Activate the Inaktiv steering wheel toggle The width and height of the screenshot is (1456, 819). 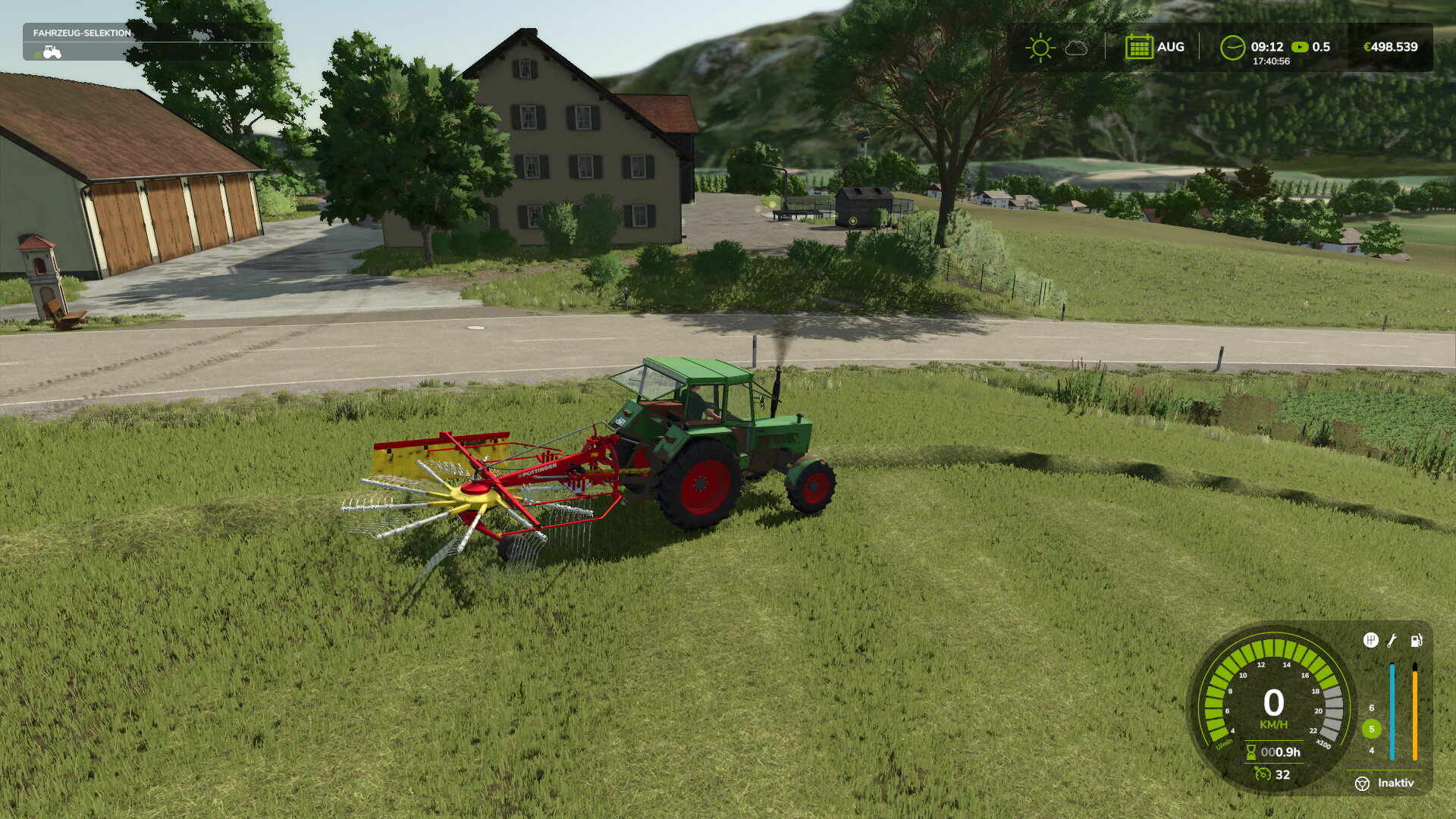click(1363, 784)
